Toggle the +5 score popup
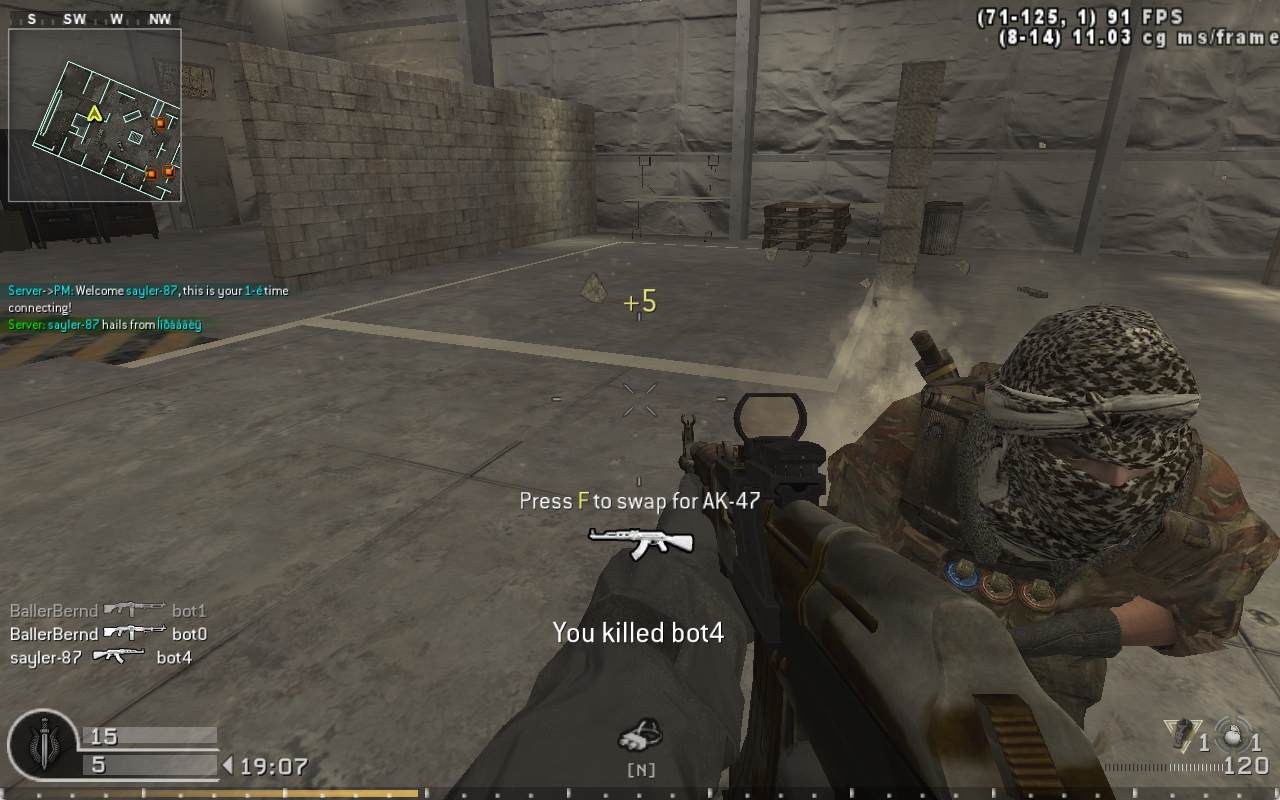 638,303
